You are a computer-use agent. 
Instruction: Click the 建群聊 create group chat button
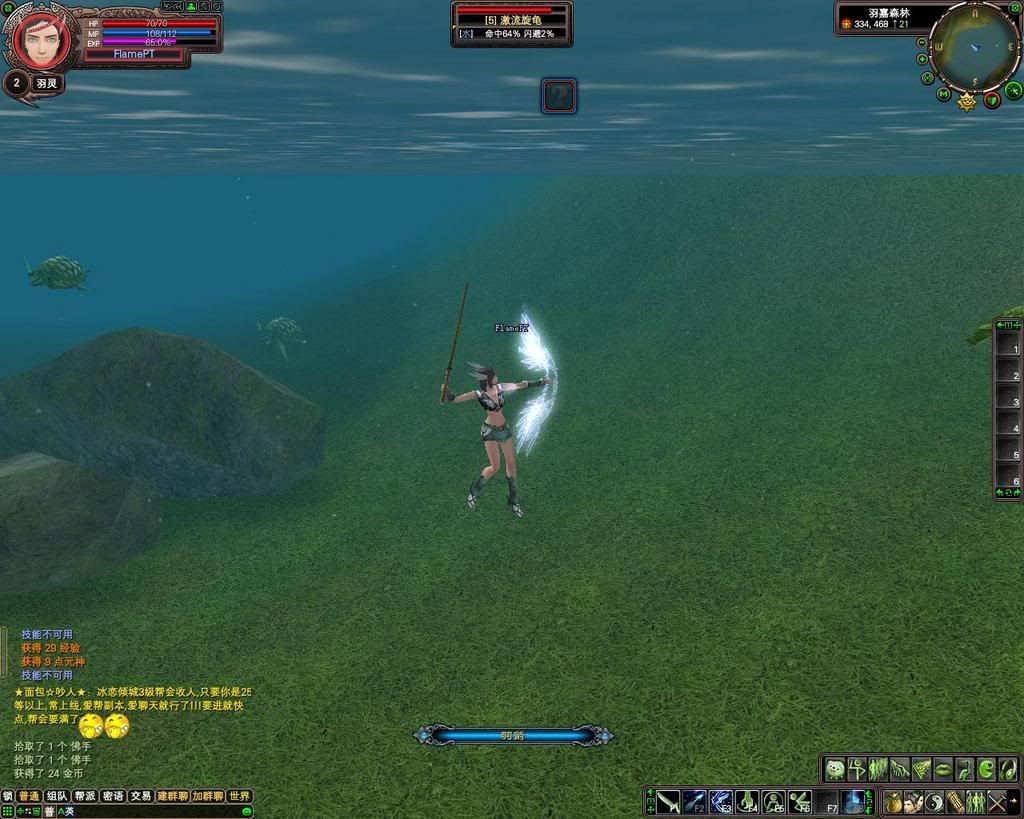pos(171,796)
